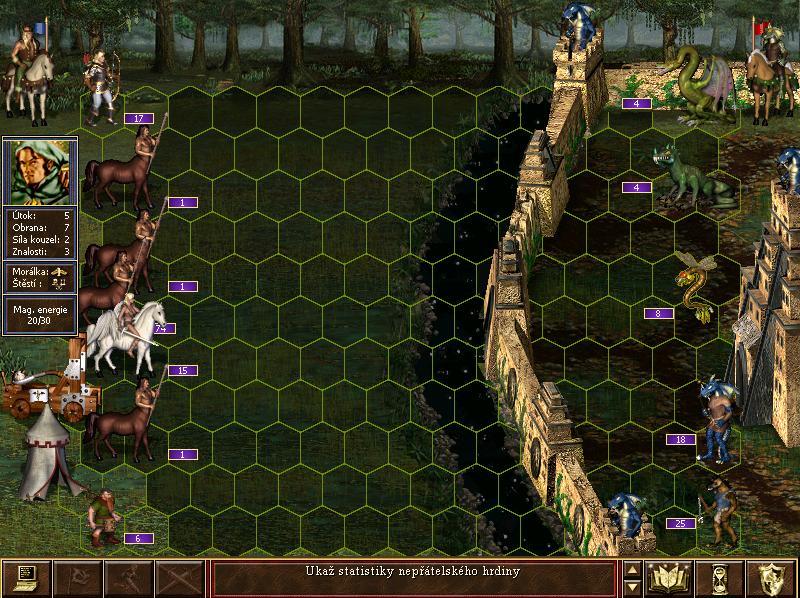Surrender the battle with the flag button
The width and height of the screenshot is (800, 598).
[x=78, y=577]
